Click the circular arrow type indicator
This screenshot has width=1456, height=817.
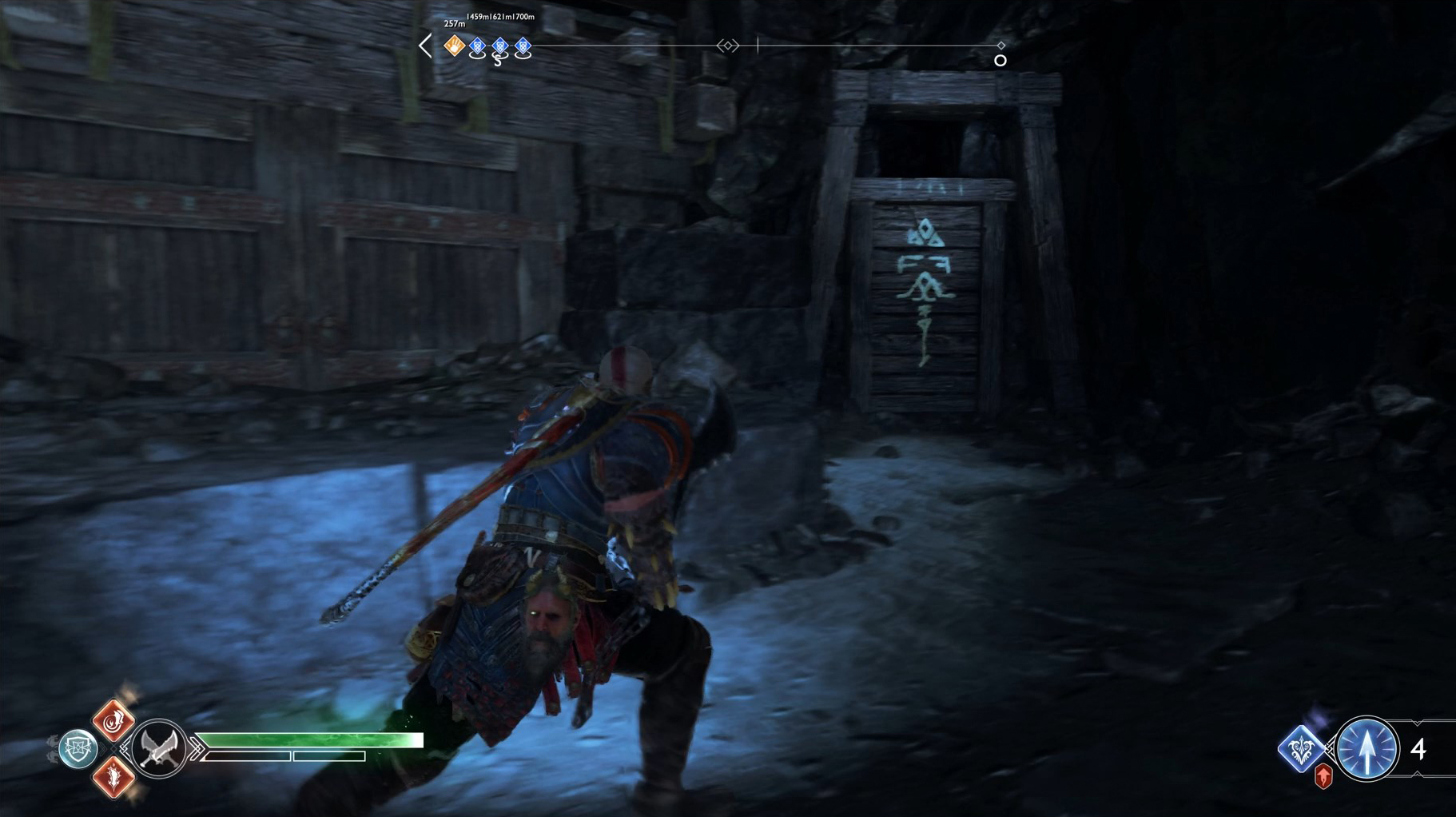point(1368,747)
